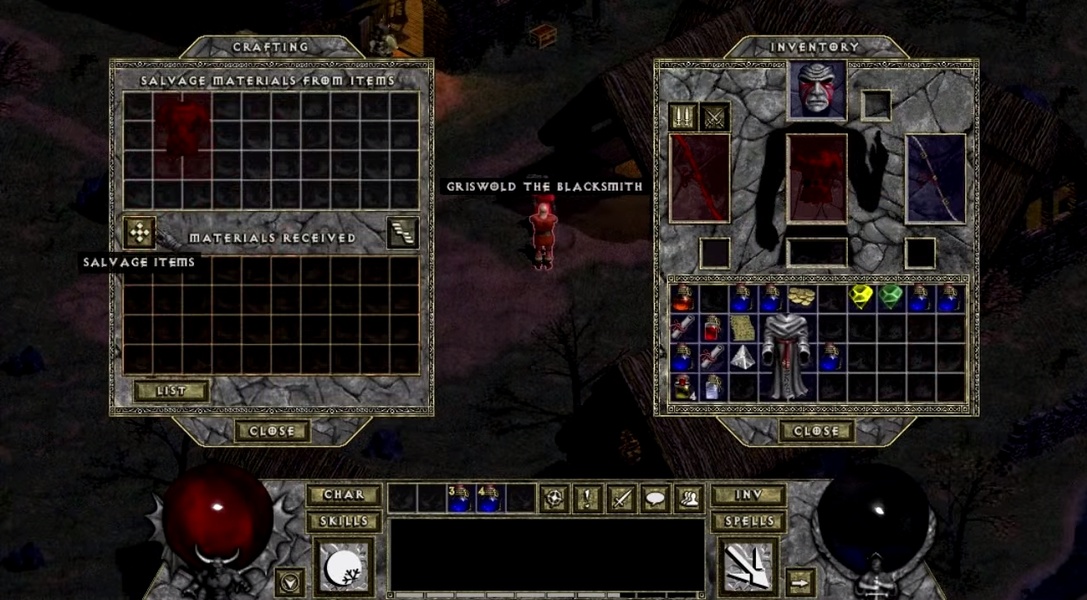Screen dimensions: 1087x600
Task: Open the SPELLS book
Action: point(747,521)
